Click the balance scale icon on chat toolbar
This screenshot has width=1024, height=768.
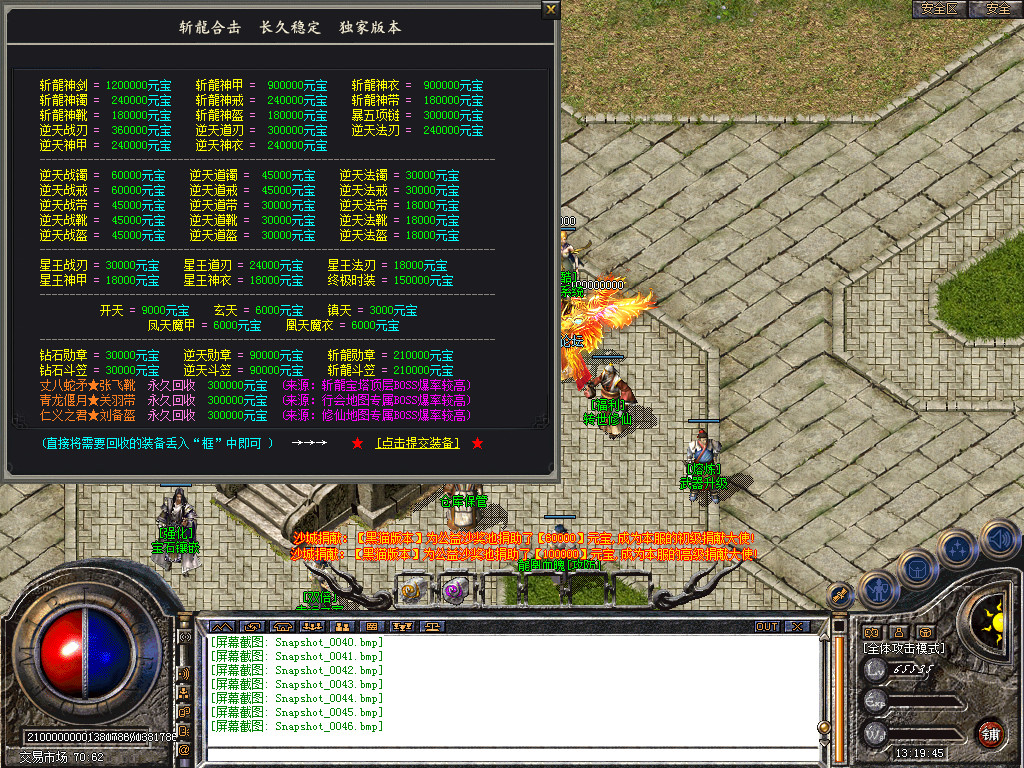click(x=431, y=627)
